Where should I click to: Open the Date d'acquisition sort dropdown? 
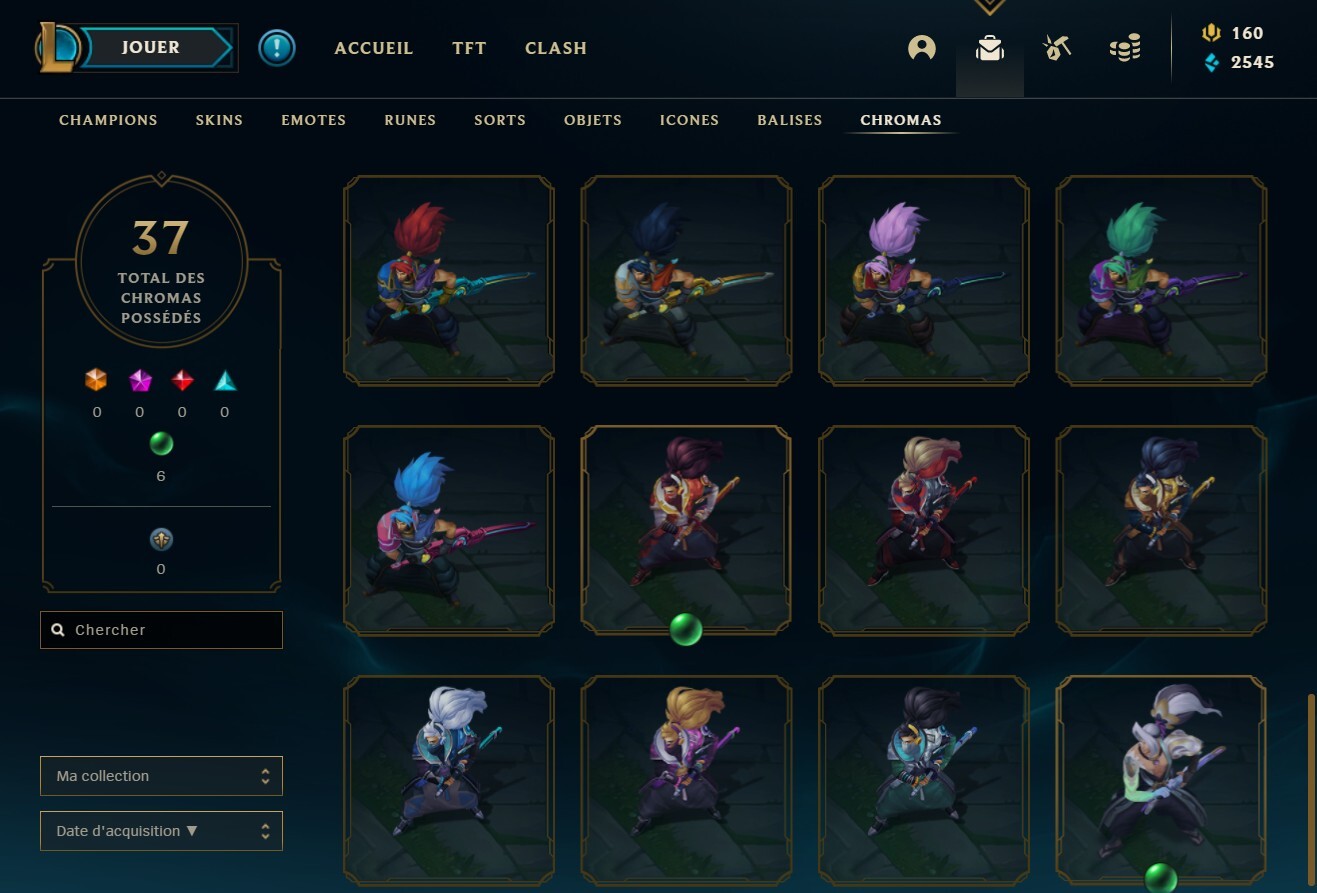pyautogui.click(x=161, y=830)
